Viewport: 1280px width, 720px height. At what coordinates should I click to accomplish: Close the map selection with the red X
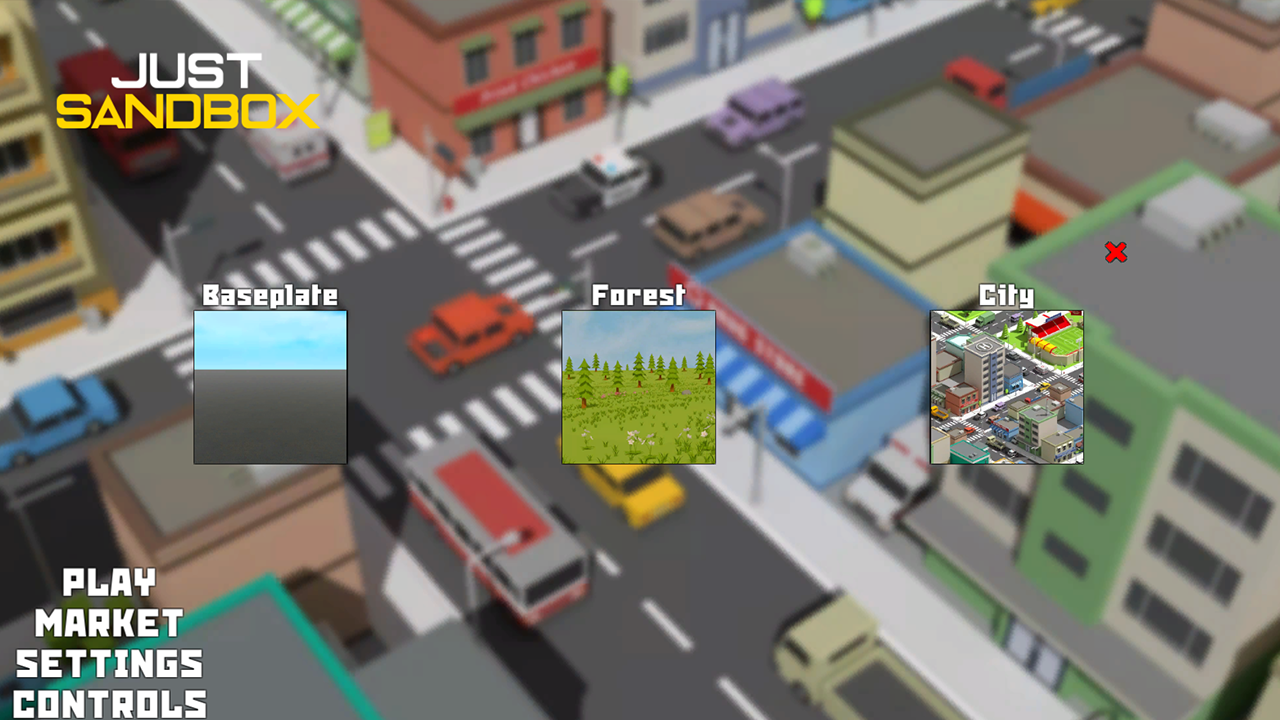pos(1117,253)
